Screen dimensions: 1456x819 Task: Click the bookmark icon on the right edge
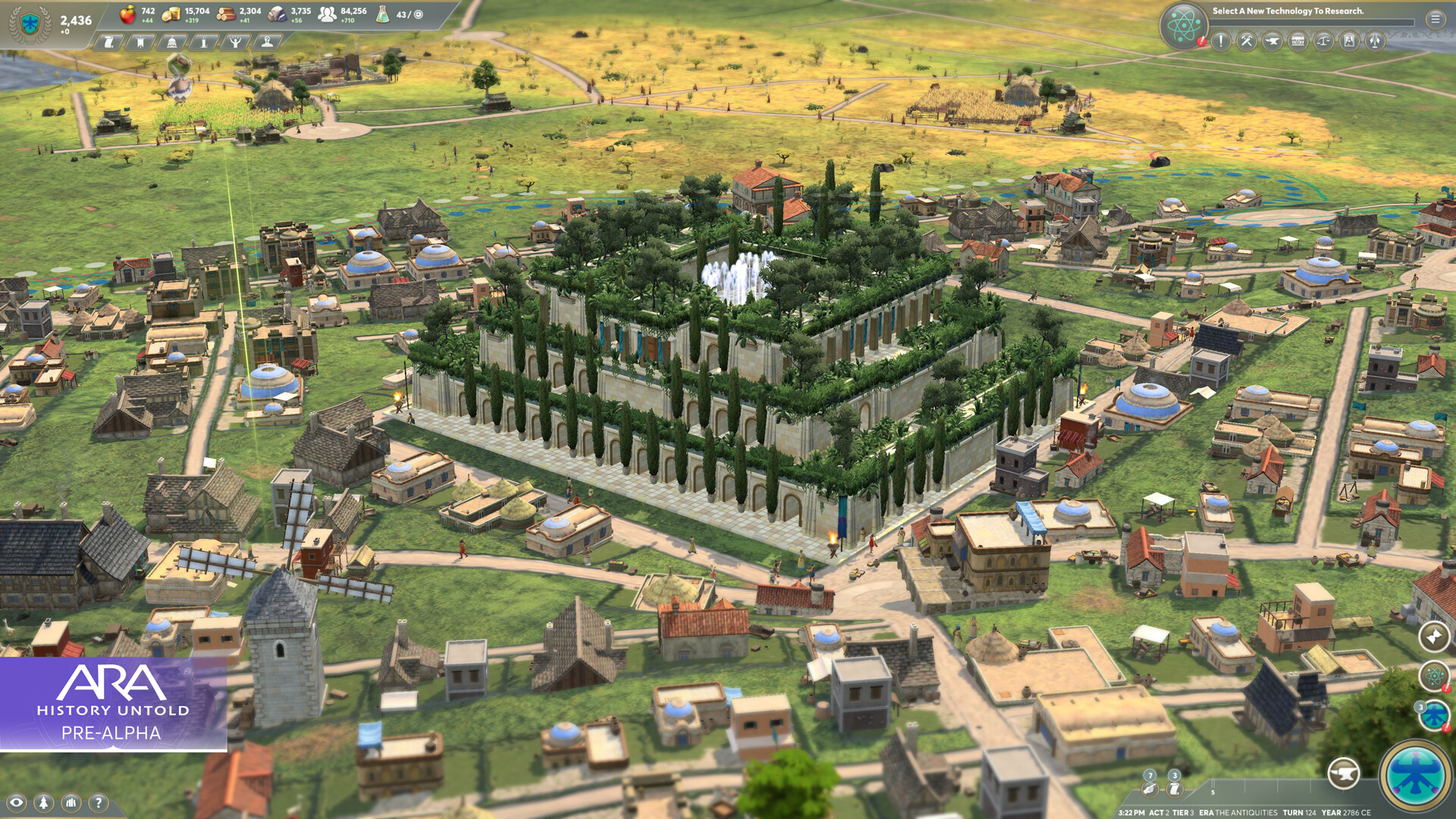[1432, 637]
